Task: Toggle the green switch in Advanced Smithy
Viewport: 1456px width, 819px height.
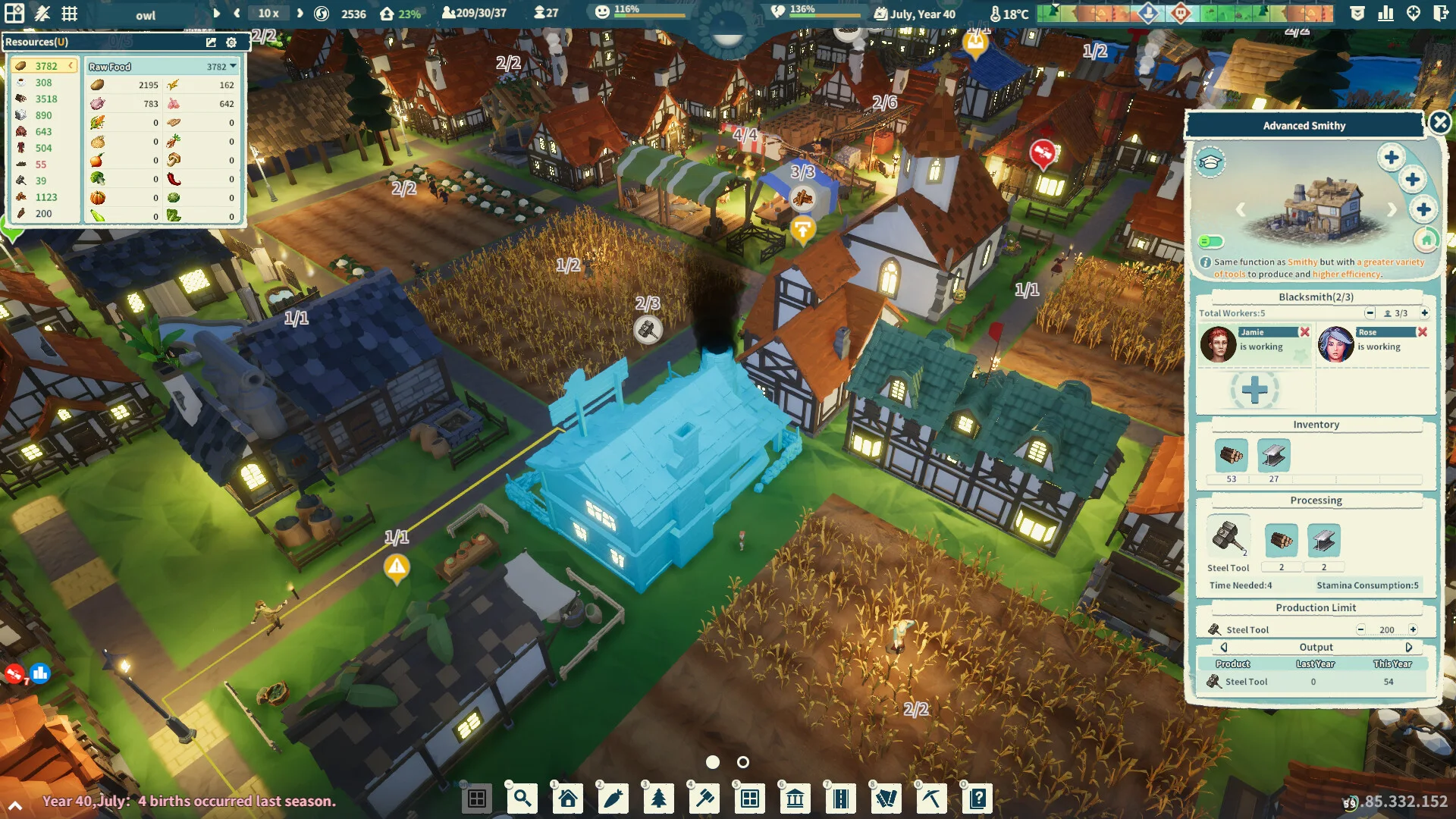Action: pos(1210,241)
